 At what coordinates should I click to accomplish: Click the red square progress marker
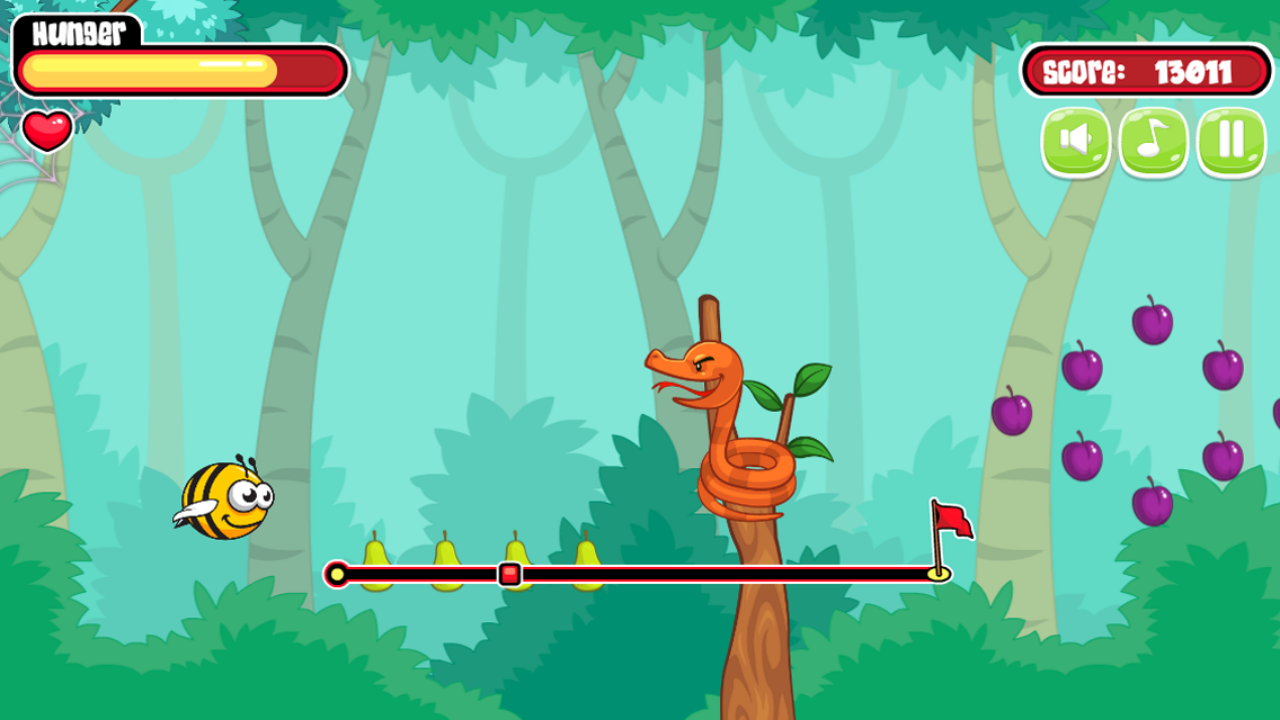point(509,575)
